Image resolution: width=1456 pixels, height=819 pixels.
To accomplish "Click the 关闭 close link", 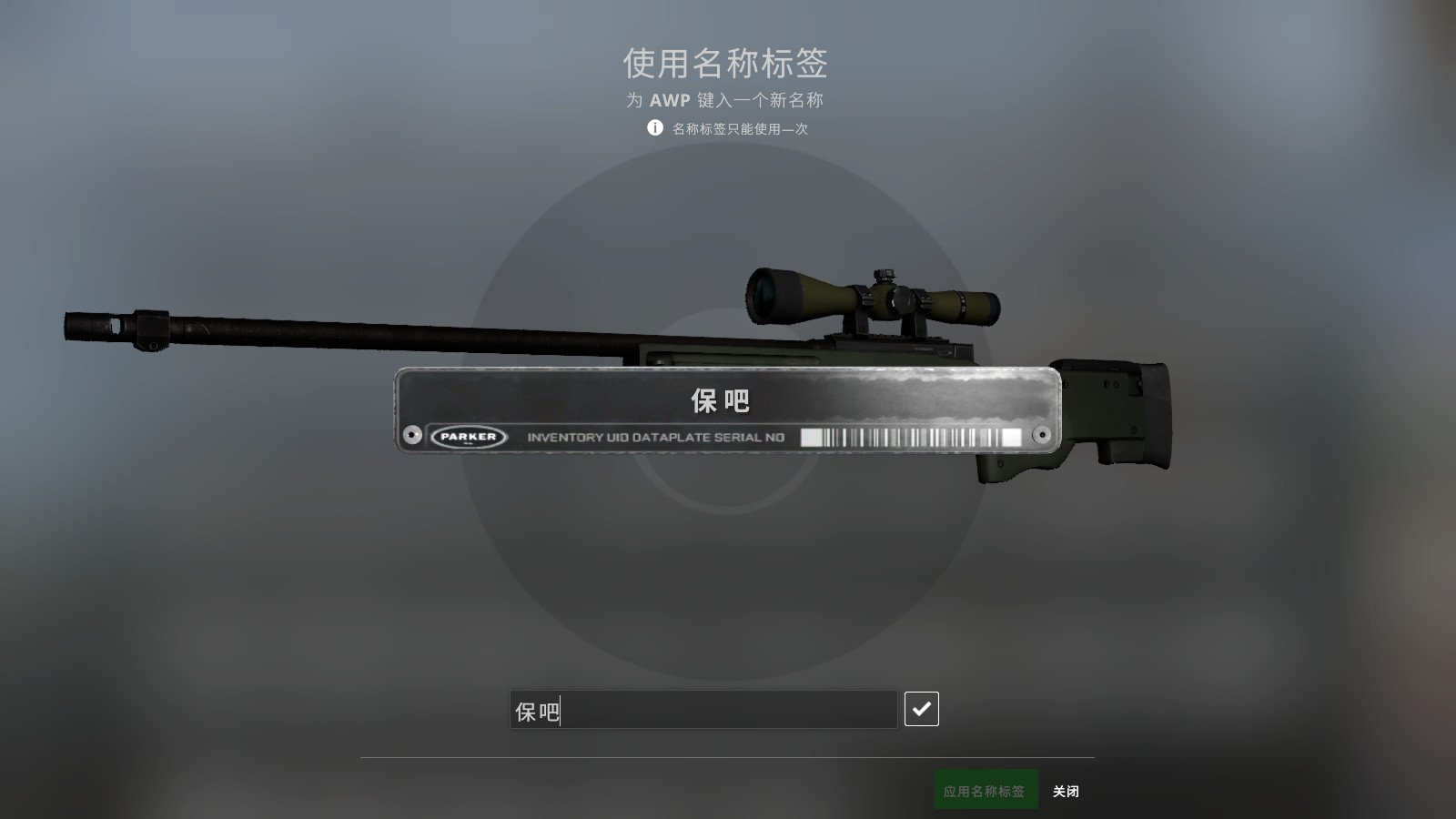I will (x=1067, y=790).
